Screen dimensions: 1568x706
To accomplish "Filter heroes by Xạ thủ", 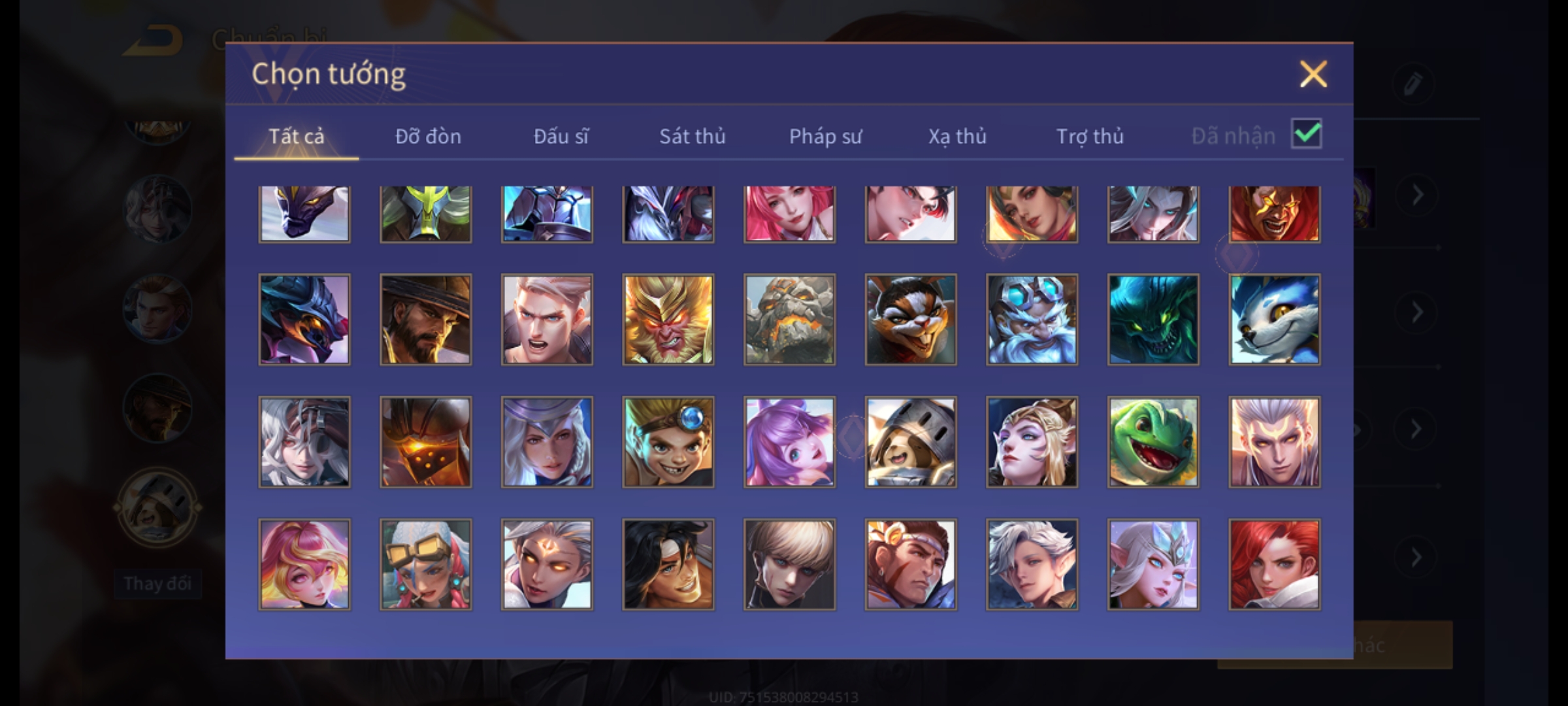I will point(957,136).
